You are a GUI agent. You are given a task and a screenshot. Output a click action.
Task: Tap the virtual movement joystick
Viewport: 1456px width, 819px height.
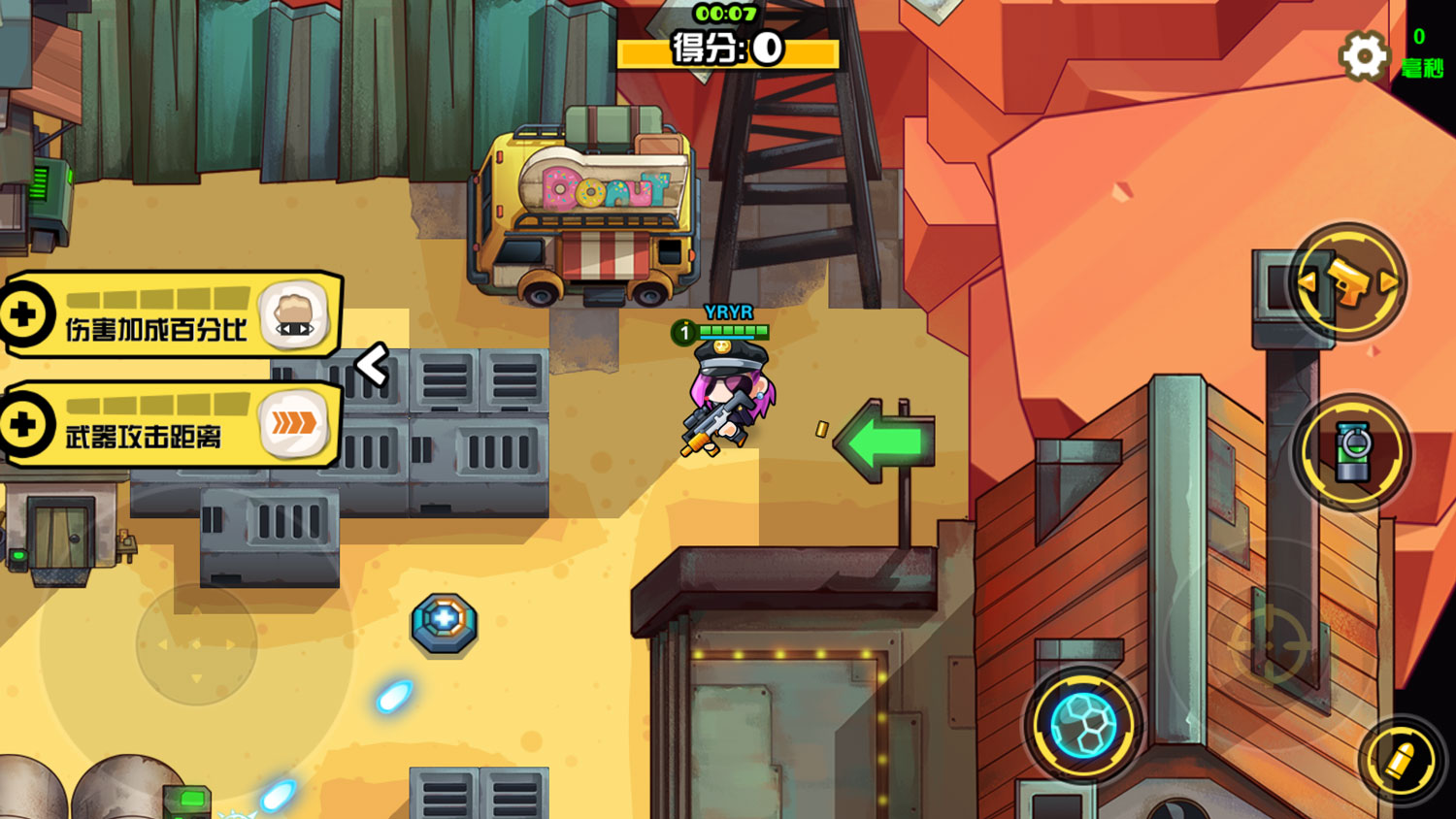coord(196,644)
